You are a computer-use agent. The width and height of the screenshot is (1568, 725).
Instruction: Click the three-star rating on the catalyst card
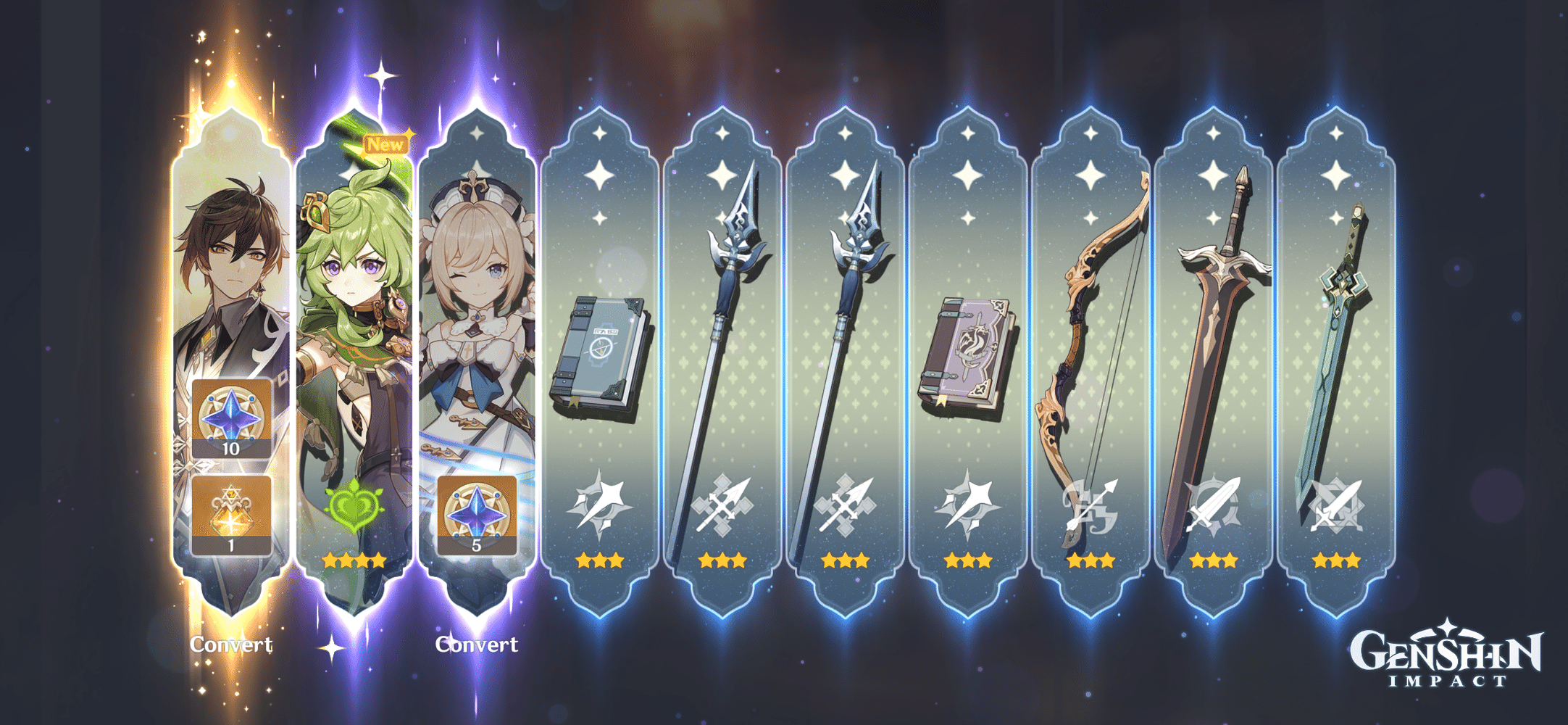tap(601, 560)
